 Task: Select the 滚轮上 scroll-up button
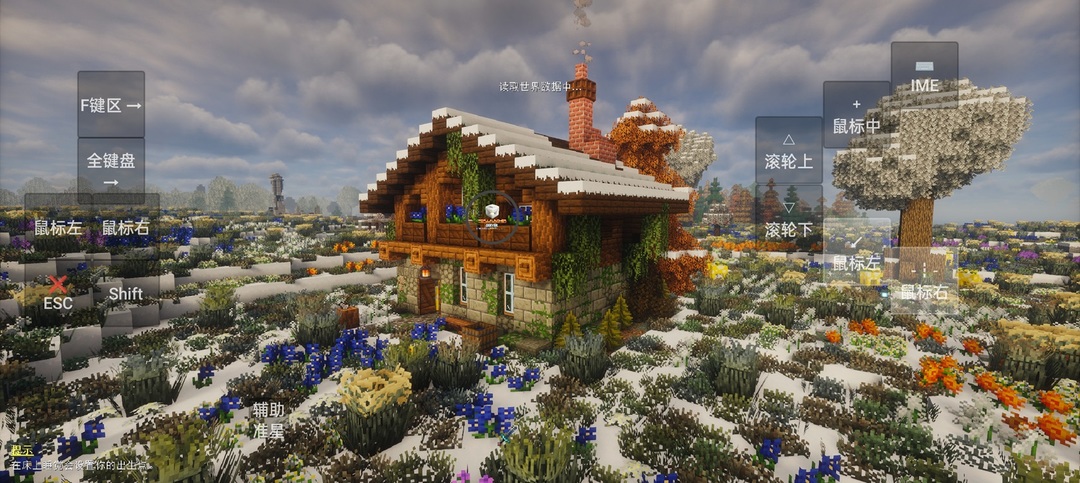(788, 150)
